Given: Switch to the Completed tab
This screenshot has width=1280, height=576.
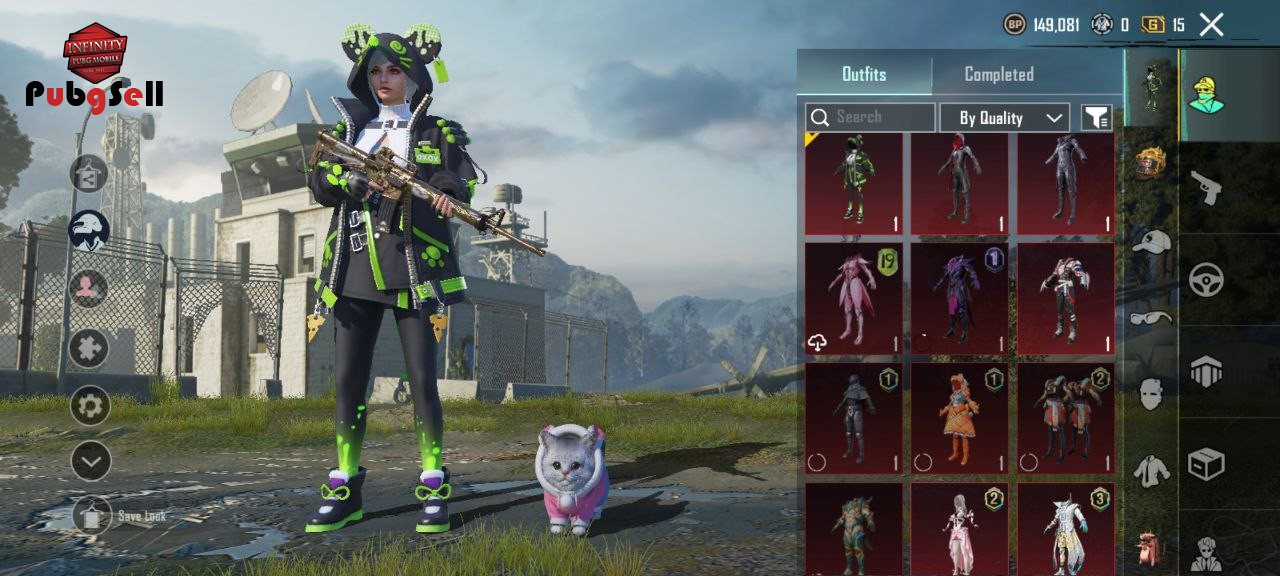Looking at the screenshot, I should (x=998, y=74).
